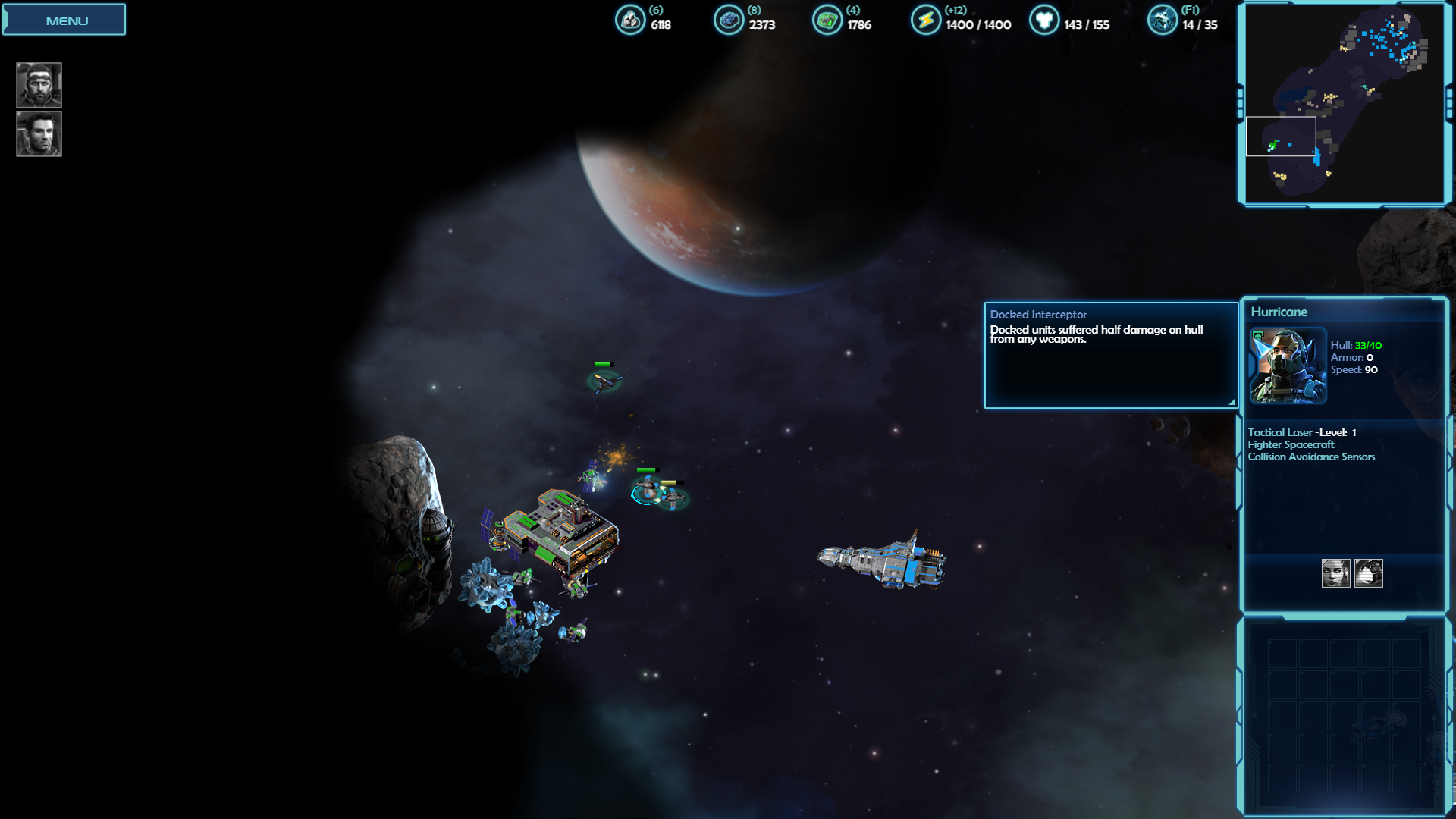
Task: Click the silver ore resource icon
Action: 629,20
